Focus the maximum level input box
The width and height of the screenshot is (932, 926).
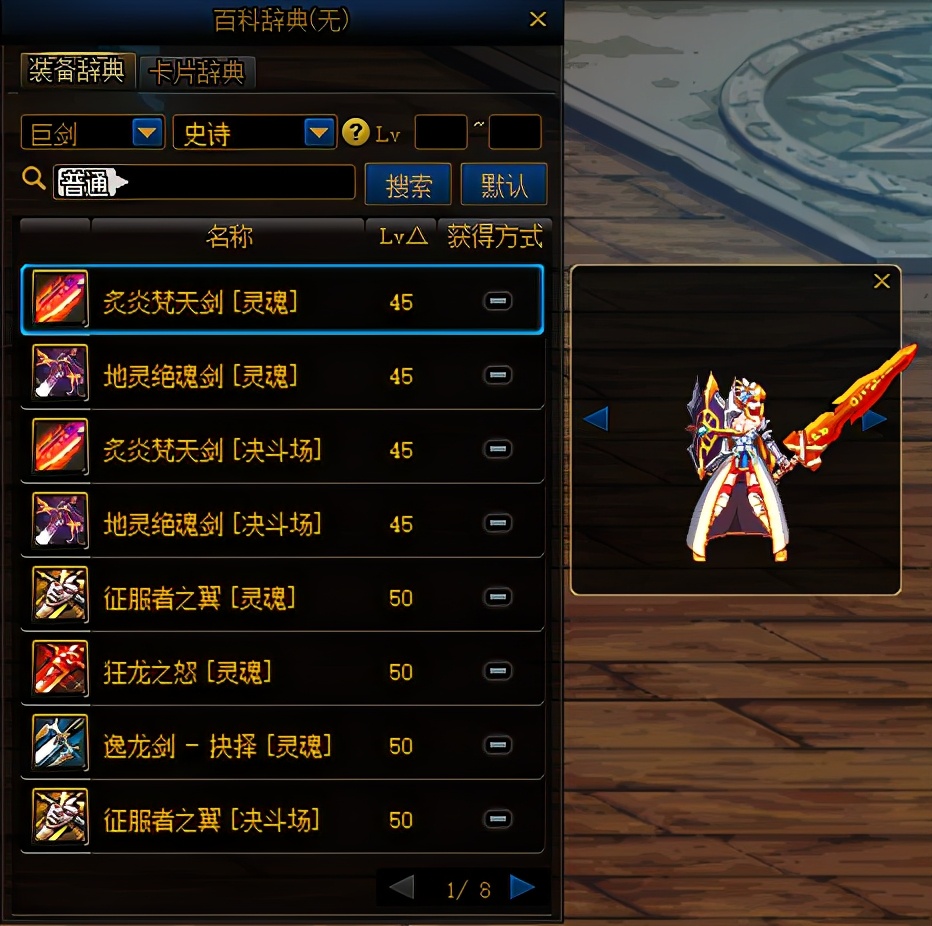point(514,132)
